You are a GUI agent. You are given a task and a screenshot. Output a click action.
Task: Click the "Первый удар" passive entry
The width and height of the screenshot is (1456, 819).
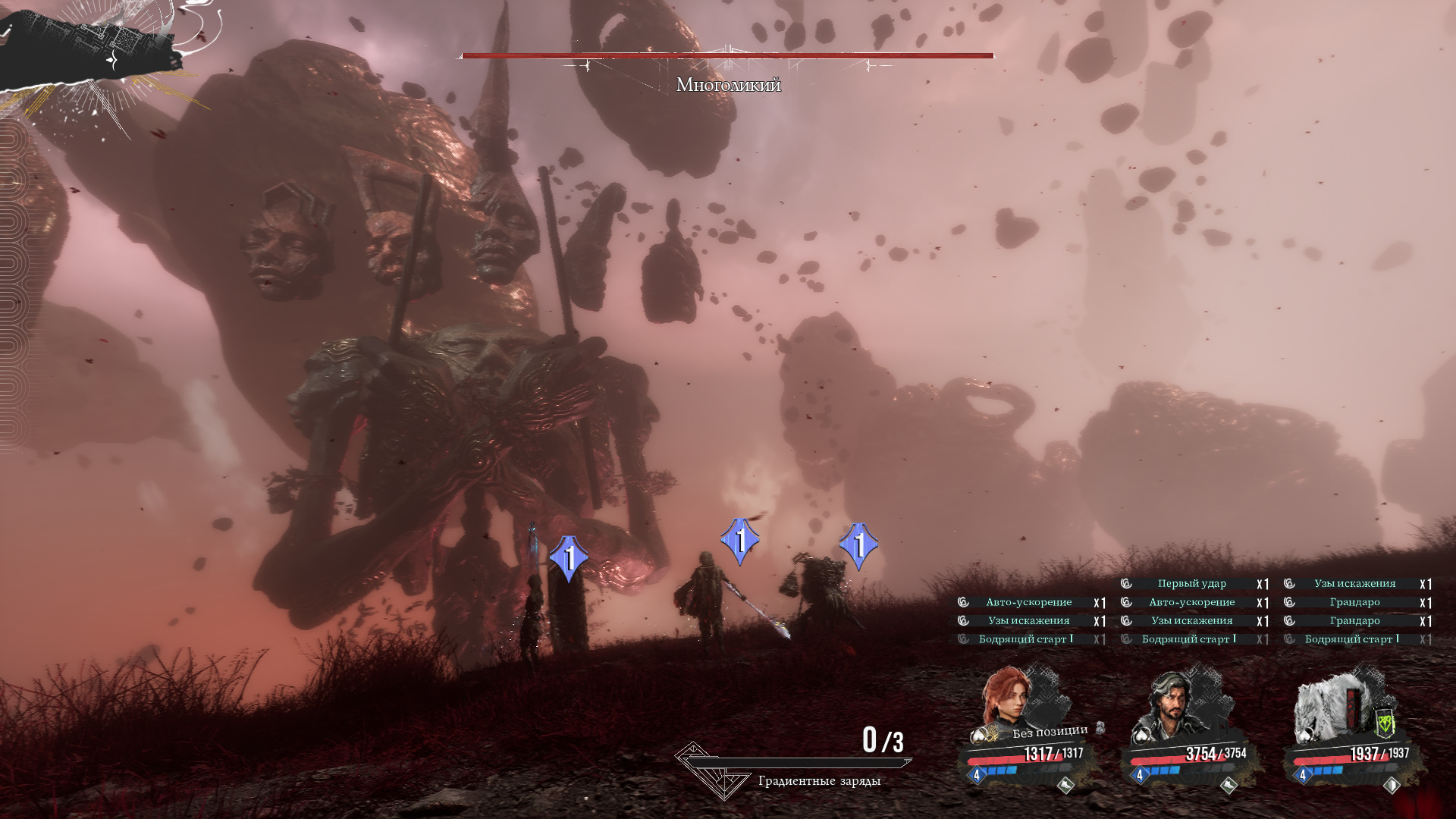tap(1191, 583)
